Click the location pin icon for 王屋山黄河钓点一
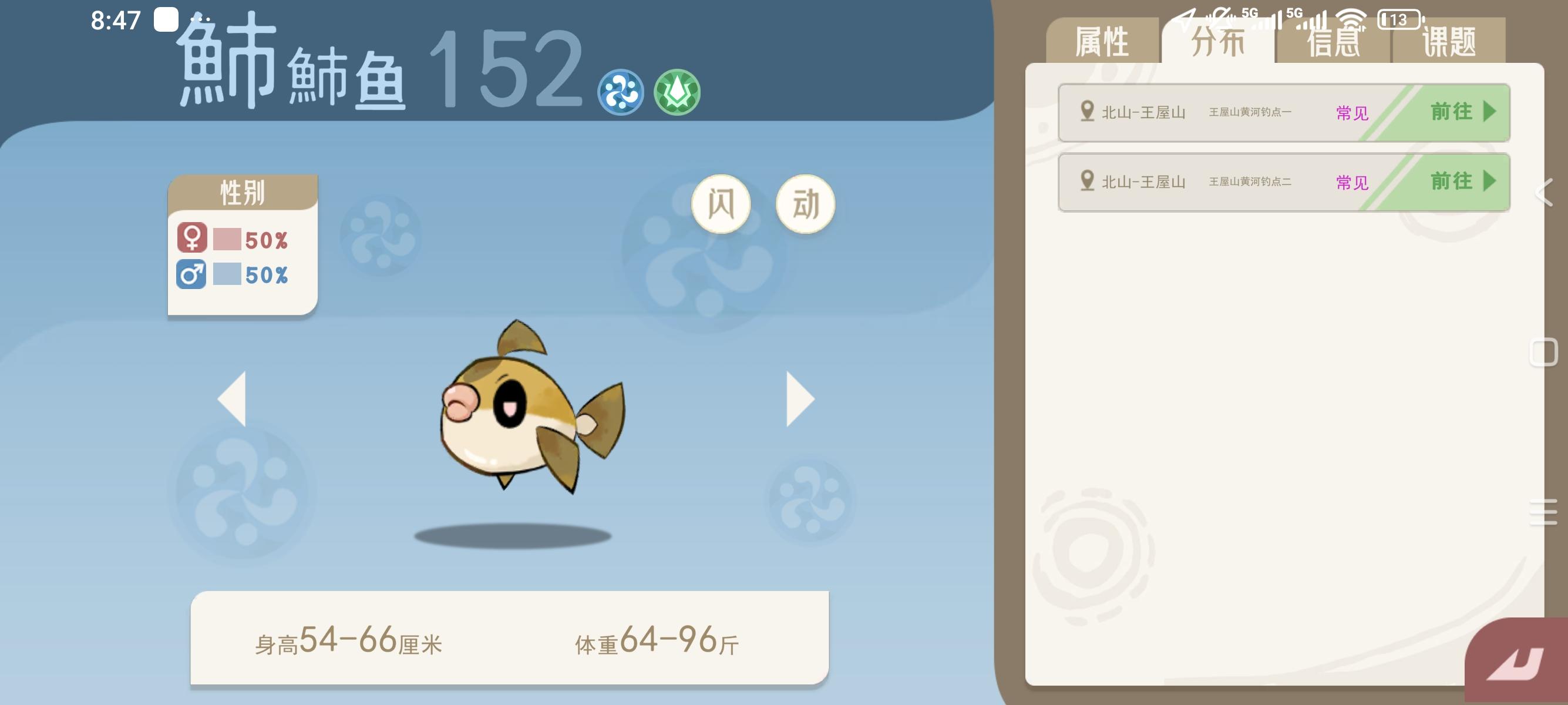This screenshot has height=705, width=1568. (x=1088, y=111)
